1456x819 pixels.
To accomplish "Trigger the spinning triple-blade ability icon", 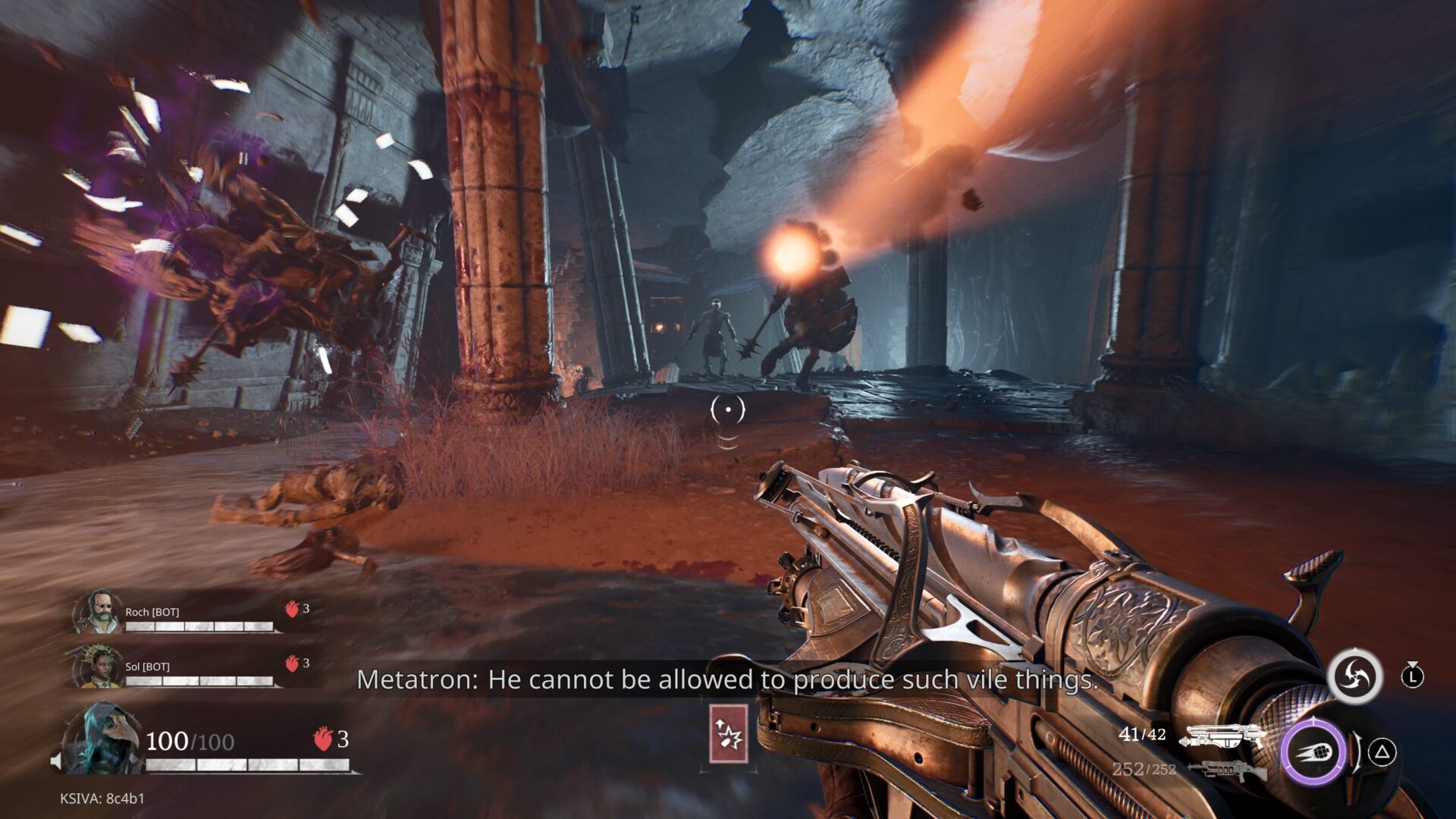I will (x=1354, y=676).
